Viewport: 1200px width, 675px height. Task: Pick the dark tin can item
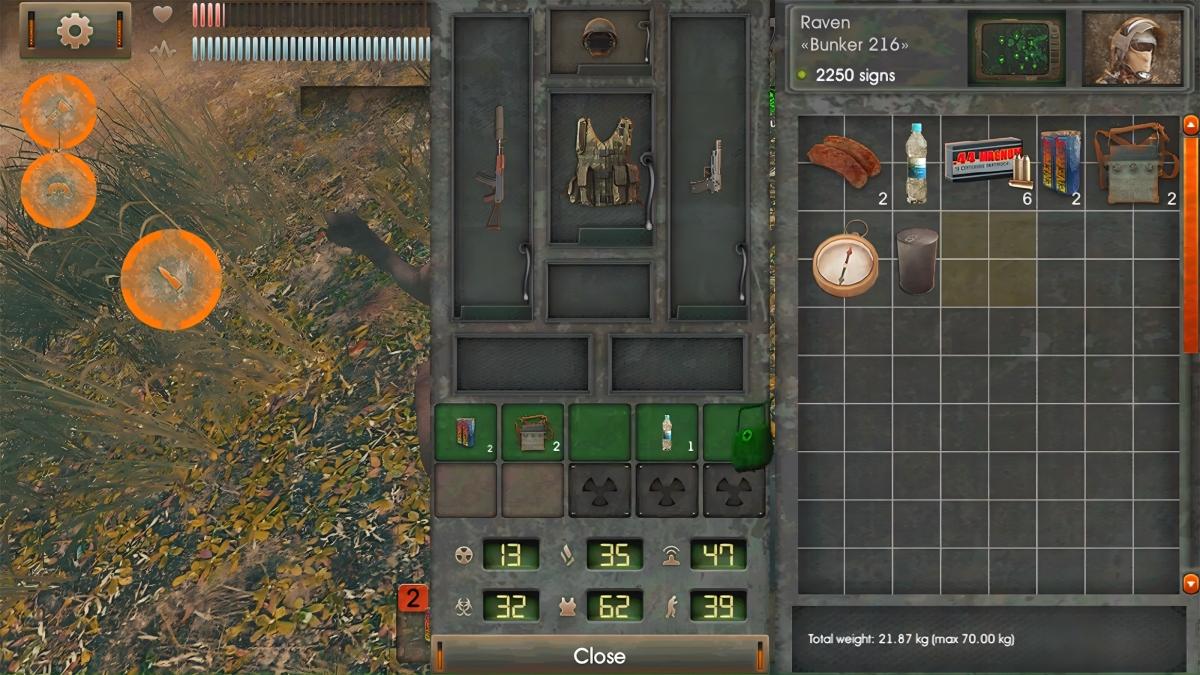coord(916,260)
